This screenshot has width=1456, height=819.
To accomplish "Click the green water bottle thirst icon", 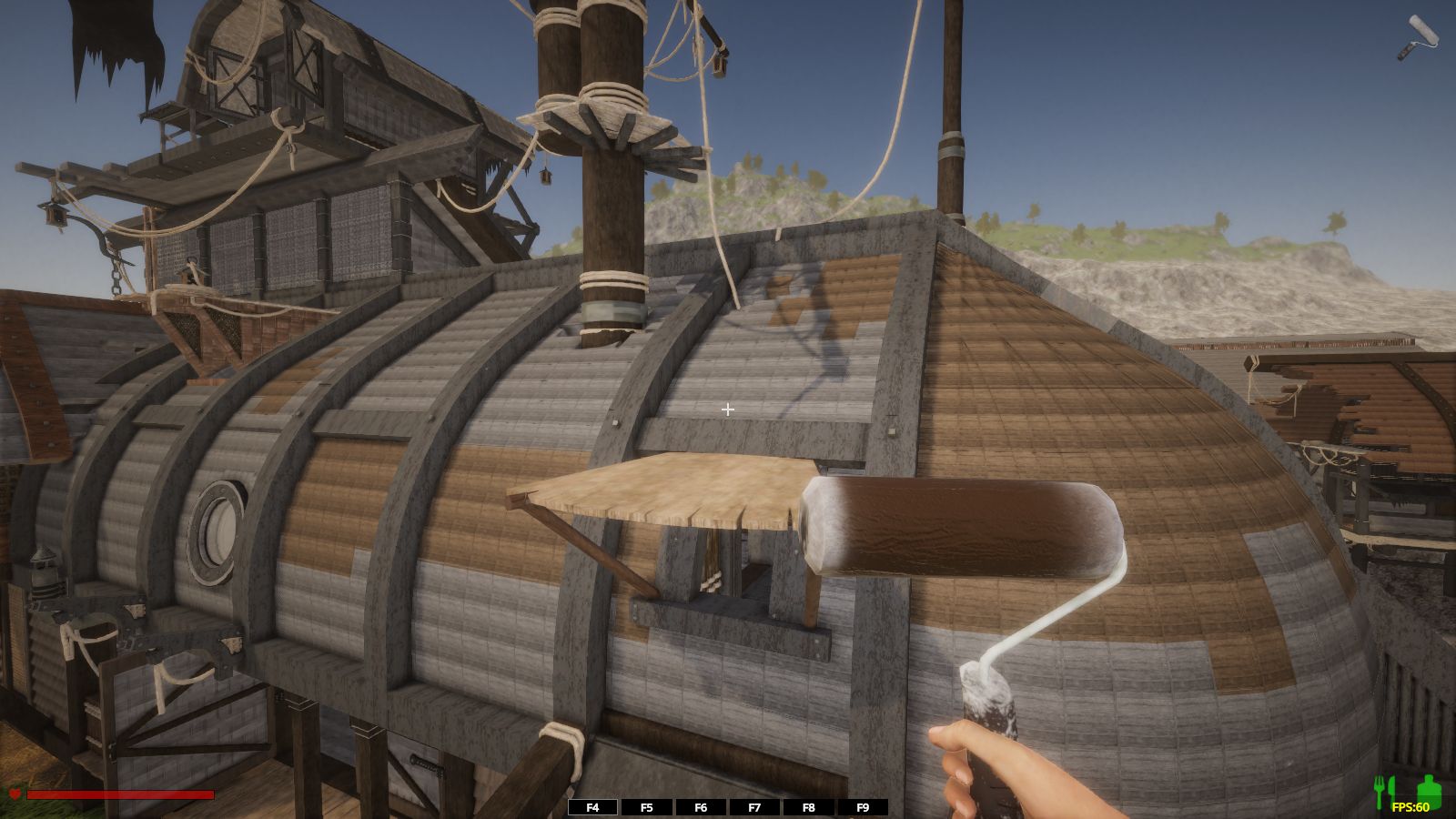I will tap(1429, 790).
